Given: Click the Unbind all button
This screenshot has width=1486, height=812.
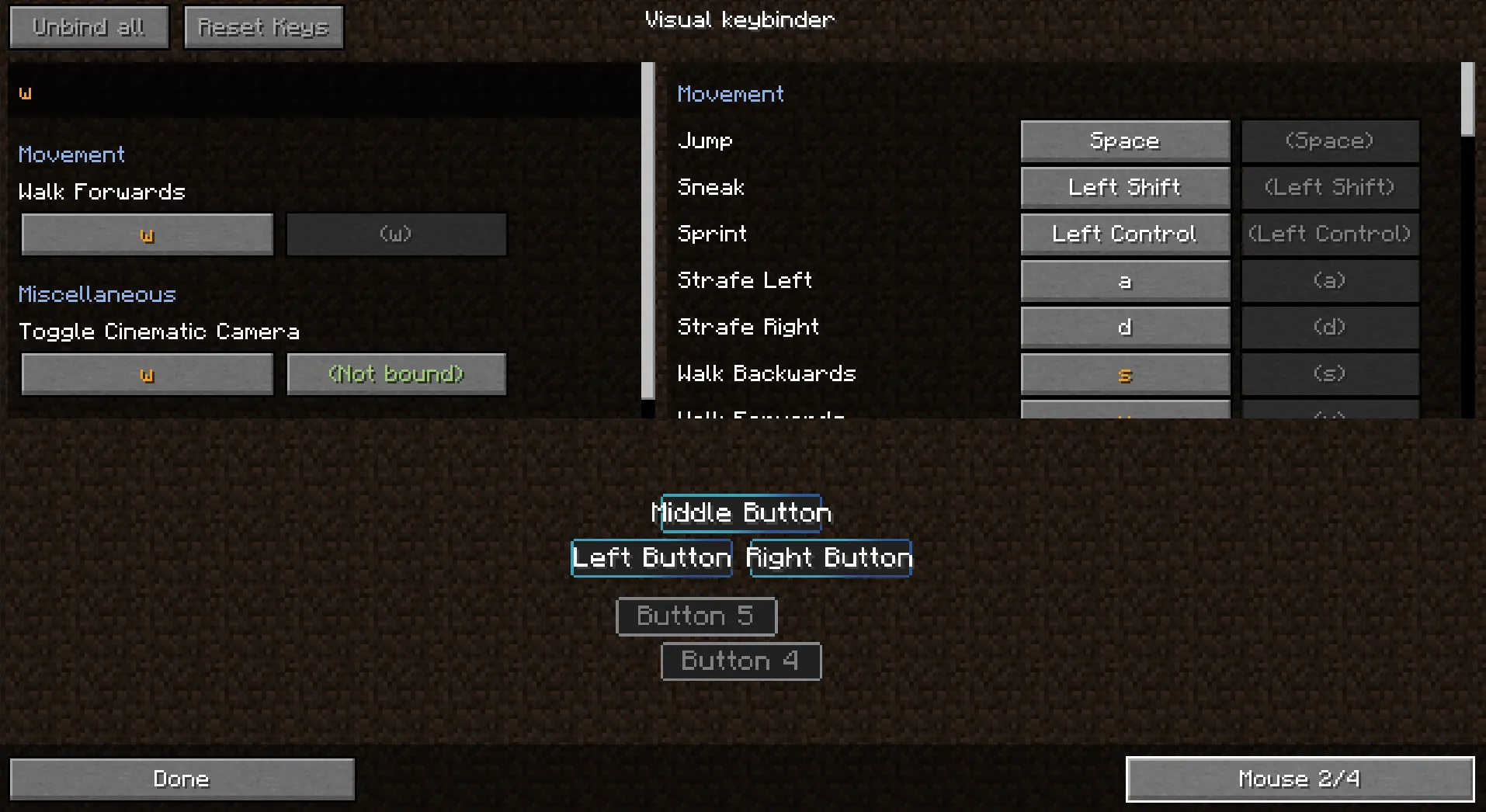Looking at the screenshot, I should coord(88,26).
